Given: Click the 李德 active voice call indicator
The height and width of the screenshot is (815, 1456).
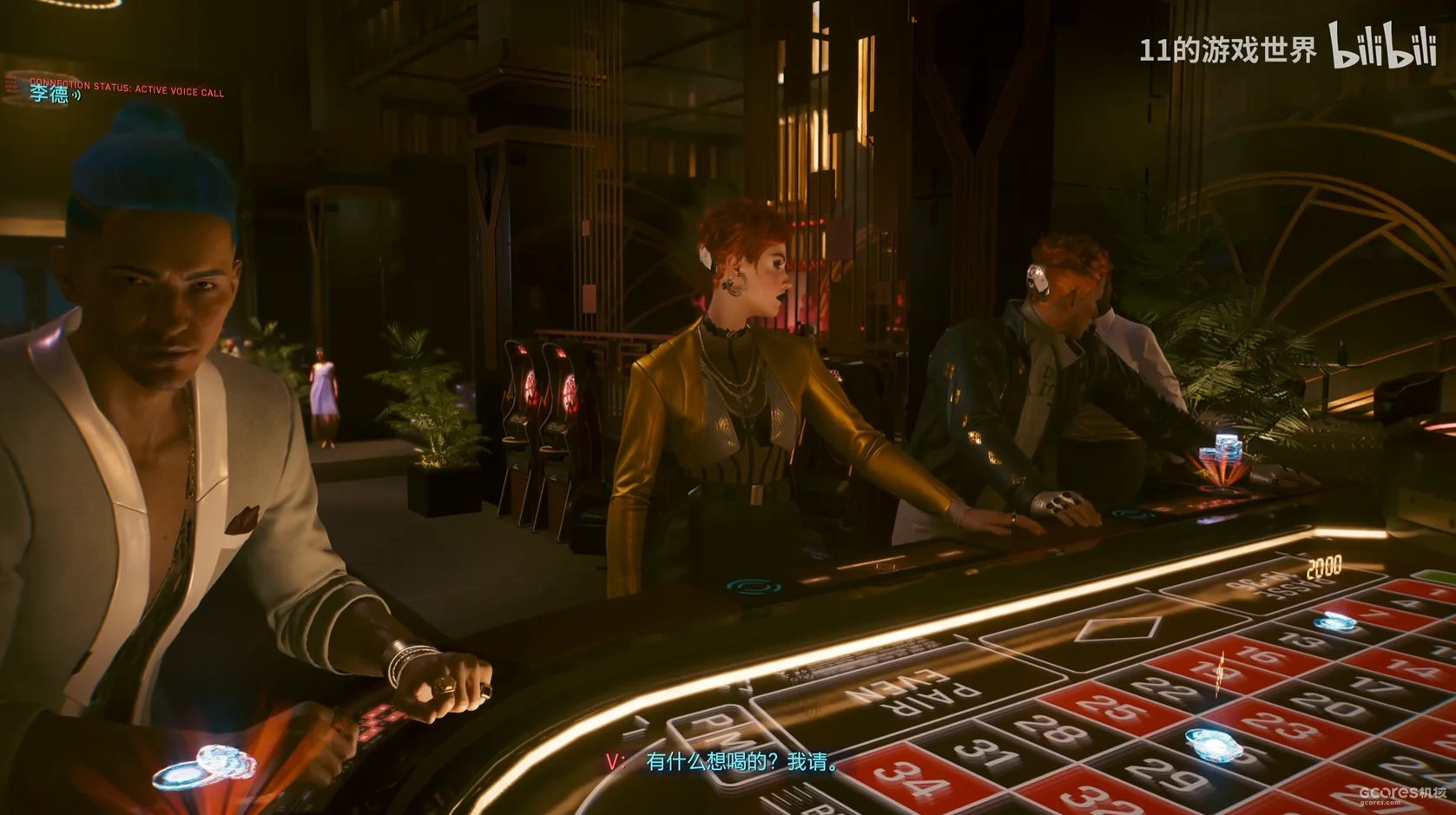Looking at the screenshot, I should pos(54,94).
